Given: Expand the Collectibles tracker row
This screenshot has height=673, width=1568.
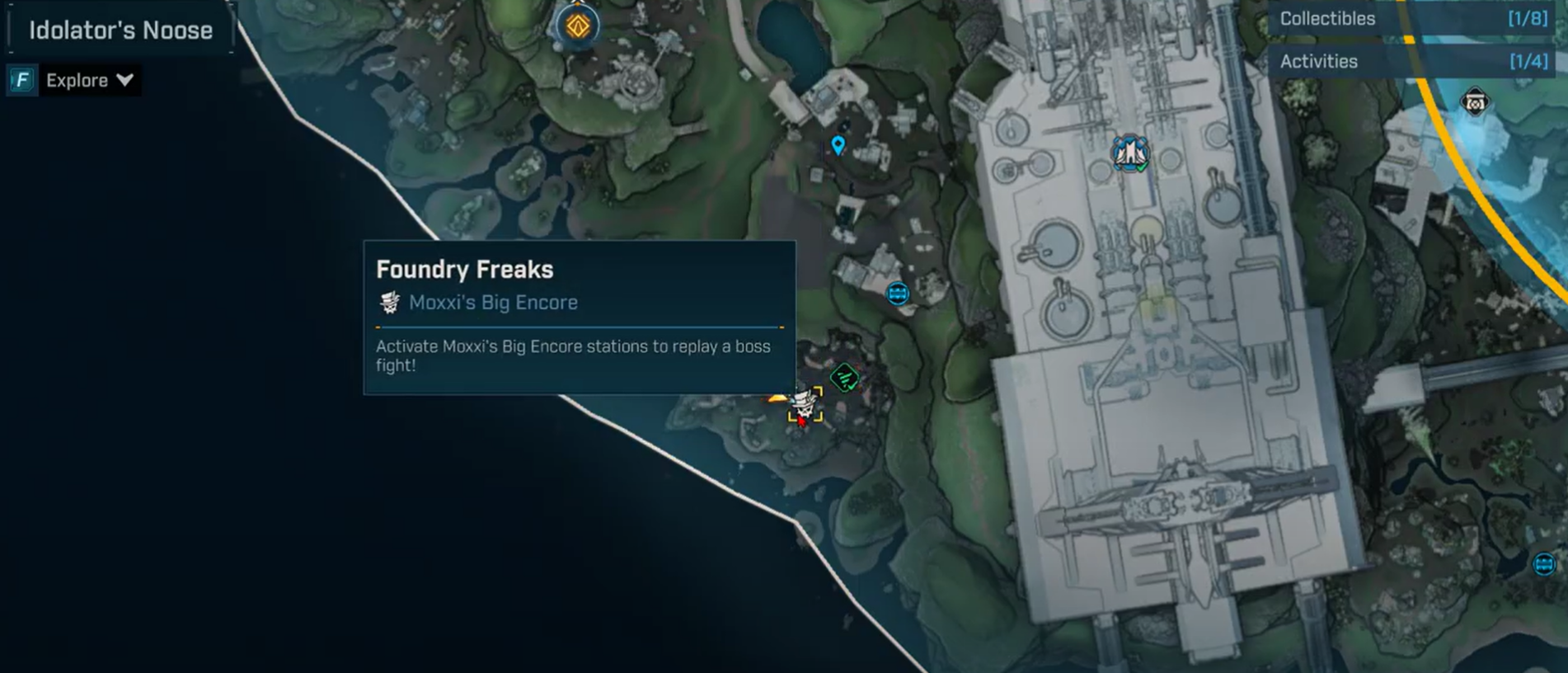Looking at the screenshot, I should pyautogui.click(x=1411, y=19).
